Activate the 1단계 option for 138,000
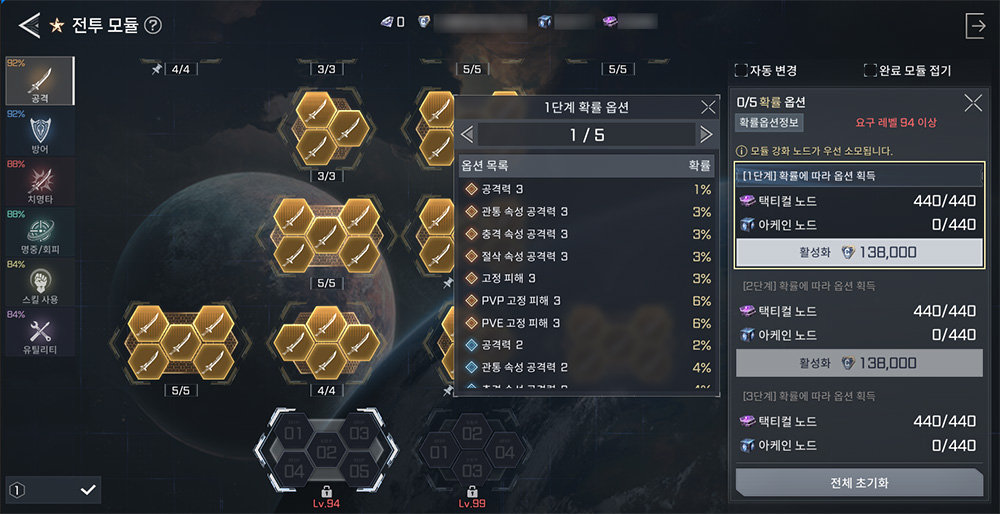This screenshot has width=1000, height=514. [x=859, y=252]
